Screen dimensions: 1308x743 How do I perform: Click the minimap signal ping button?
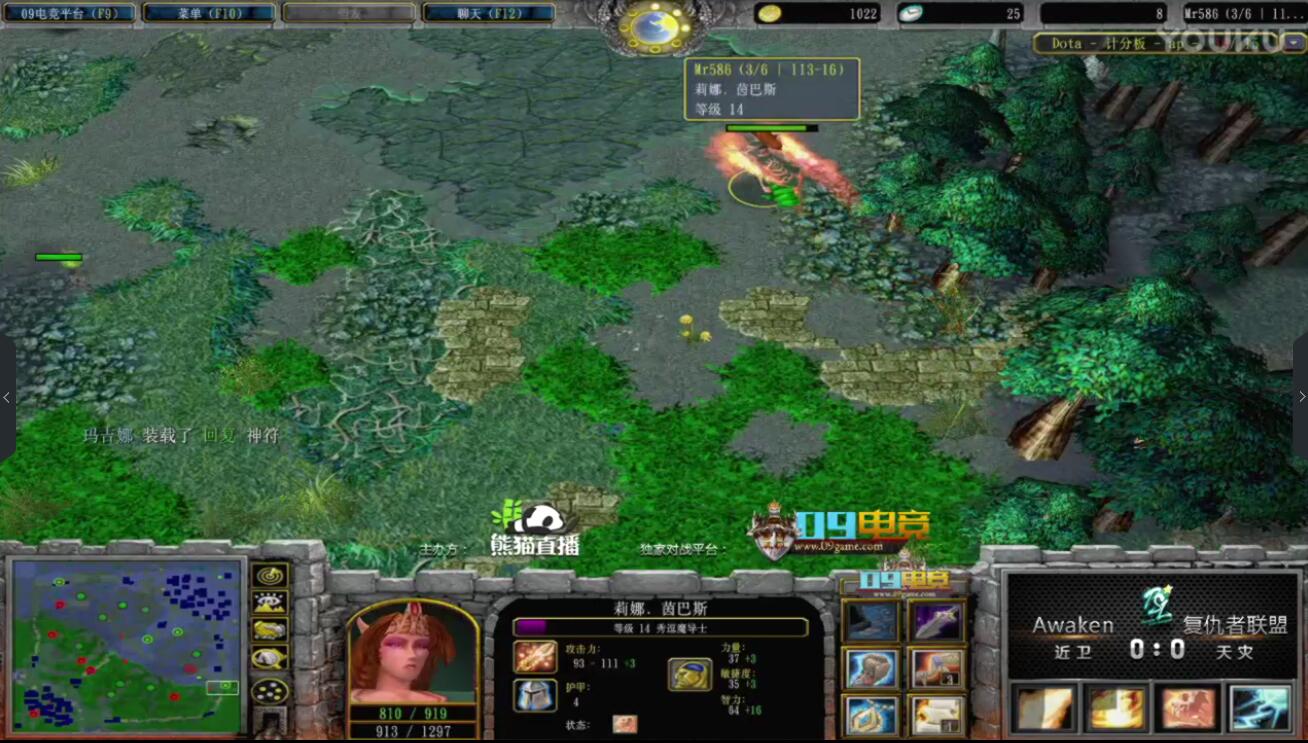point(269,576)
